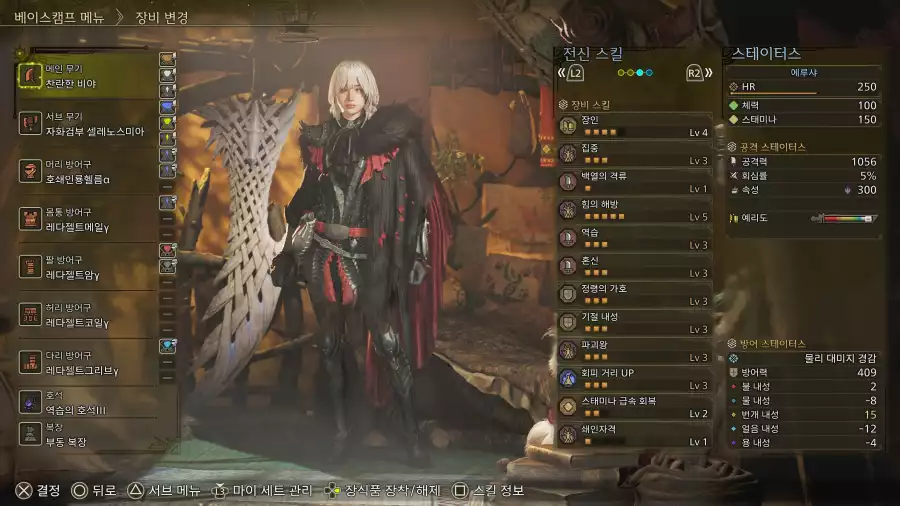Select leg armor 레다젤트그리브γ
The height and width of the screenshot is (506, 900).
(x=88, y=363)
